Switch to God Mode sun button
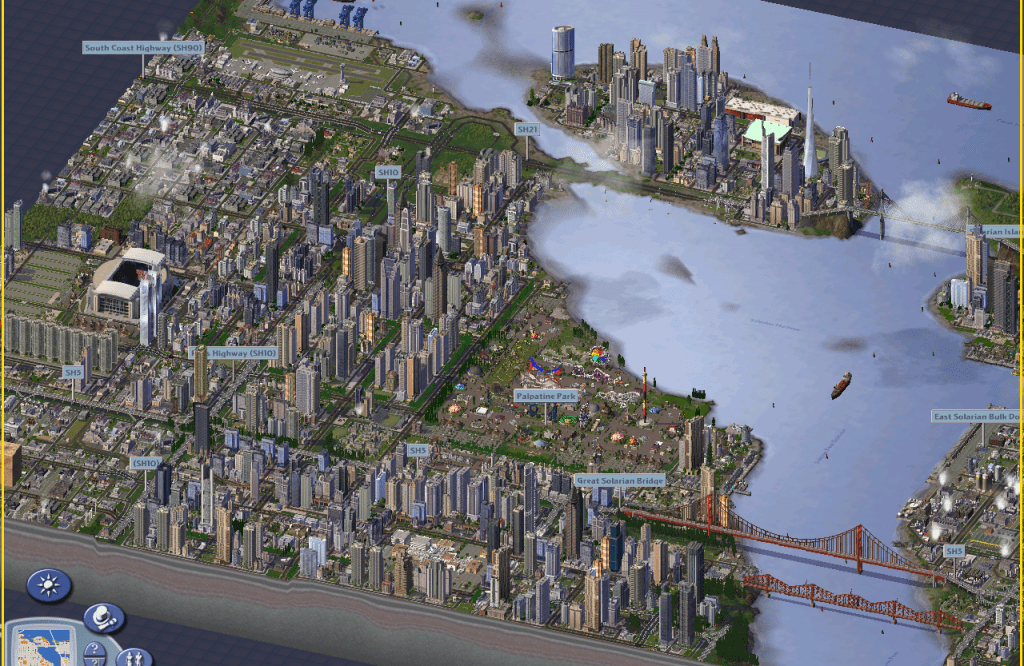The image size is (1024, 666). tap(48, 584)
